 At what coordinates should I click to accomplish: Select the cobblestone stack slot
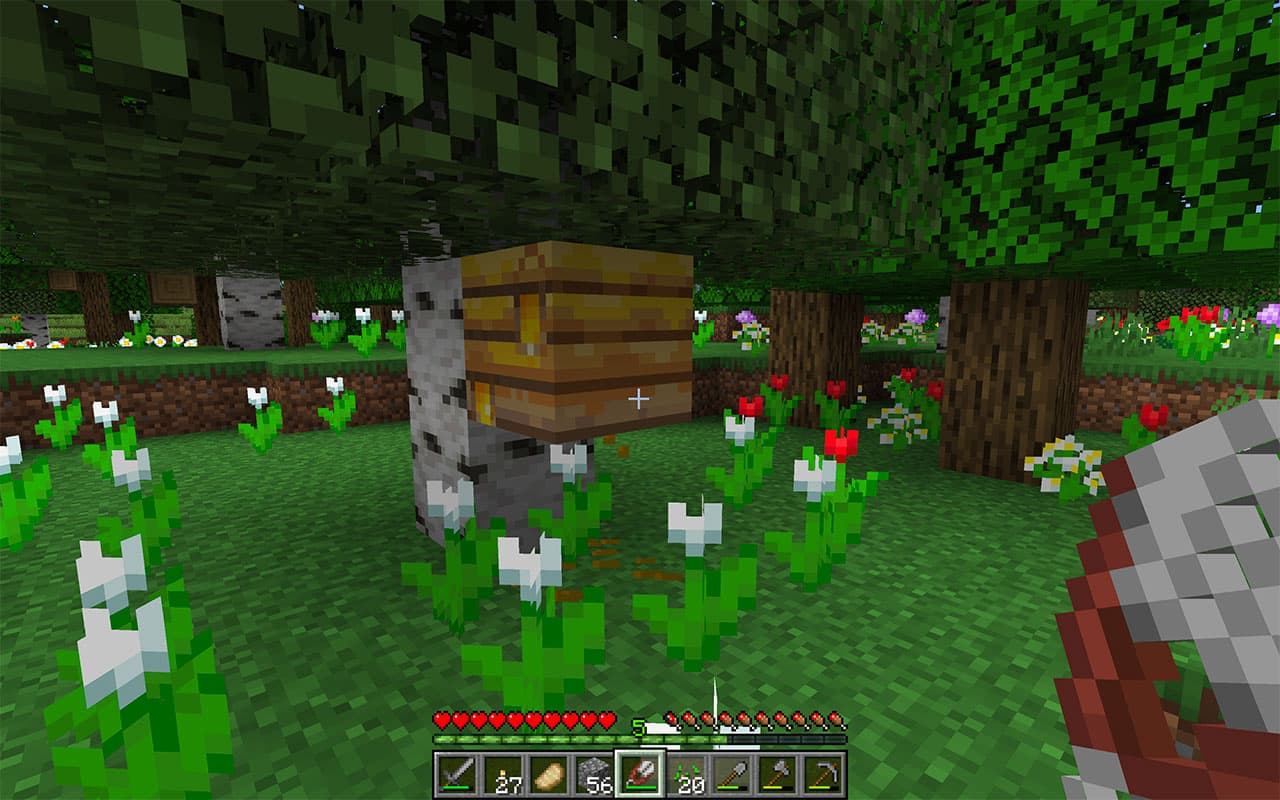point(594,775)
